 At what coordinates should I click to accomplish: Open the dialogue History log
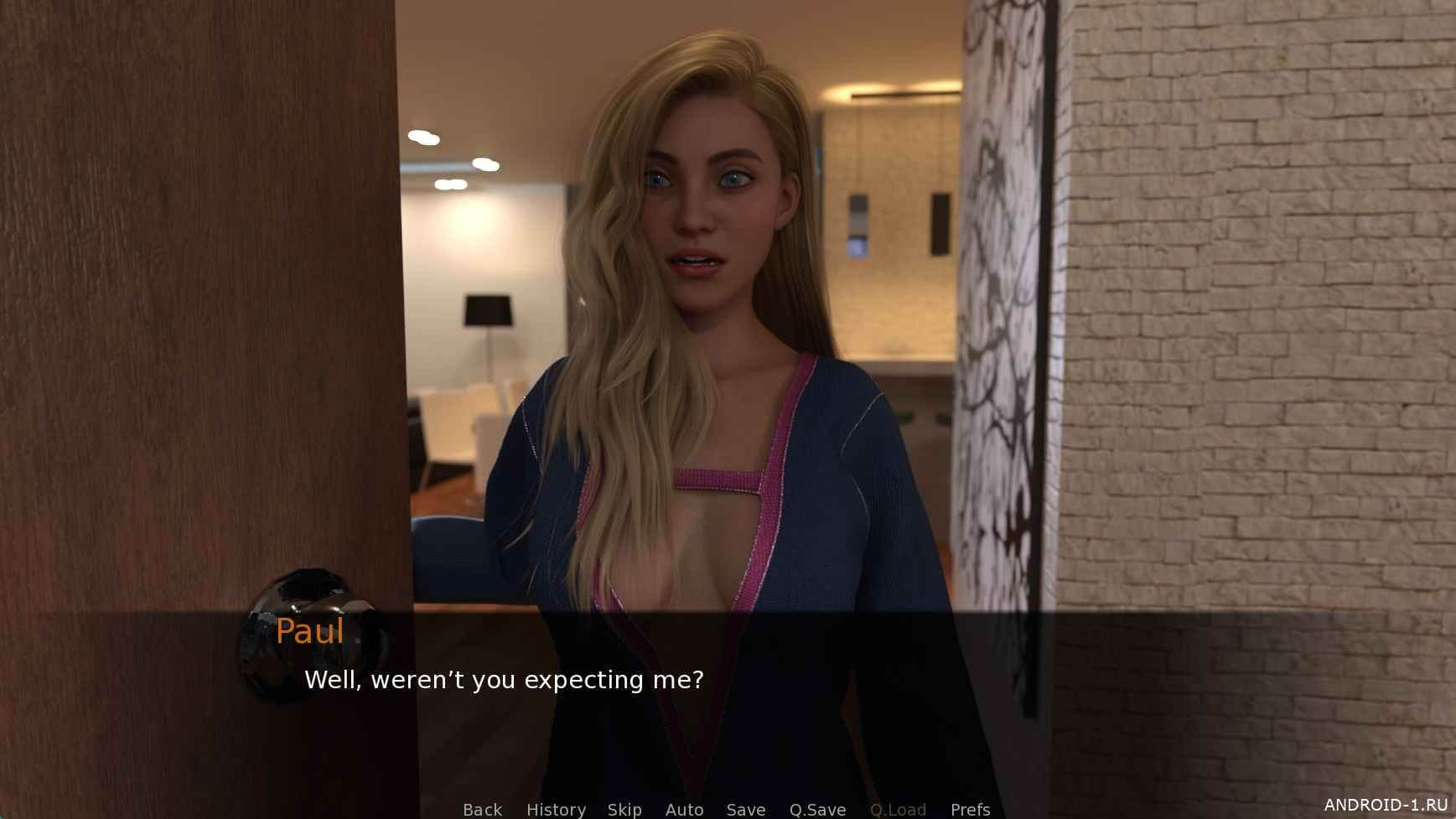(556, 809)
